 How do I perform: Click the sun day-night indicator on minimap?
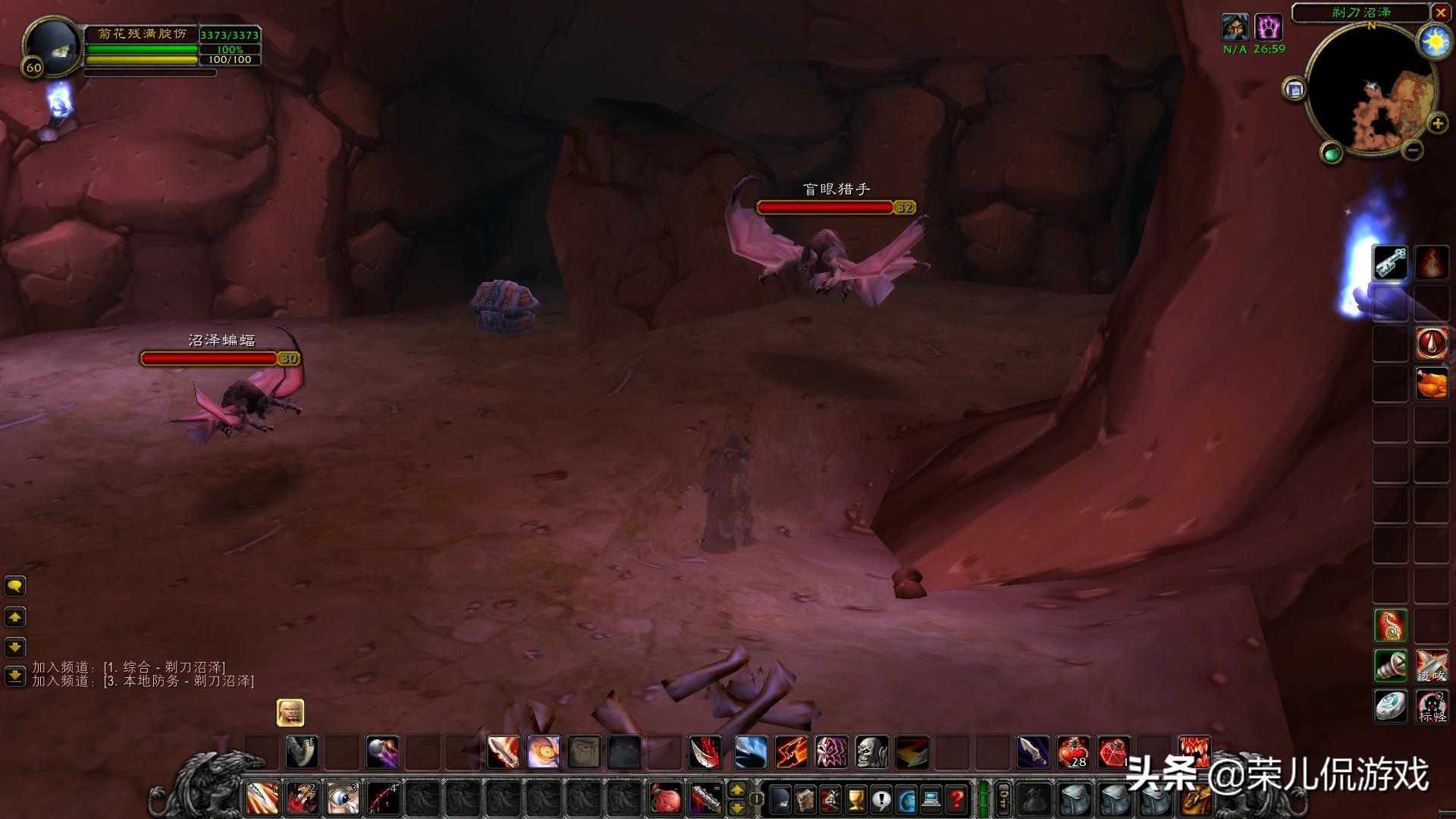tap(1435, 42)
